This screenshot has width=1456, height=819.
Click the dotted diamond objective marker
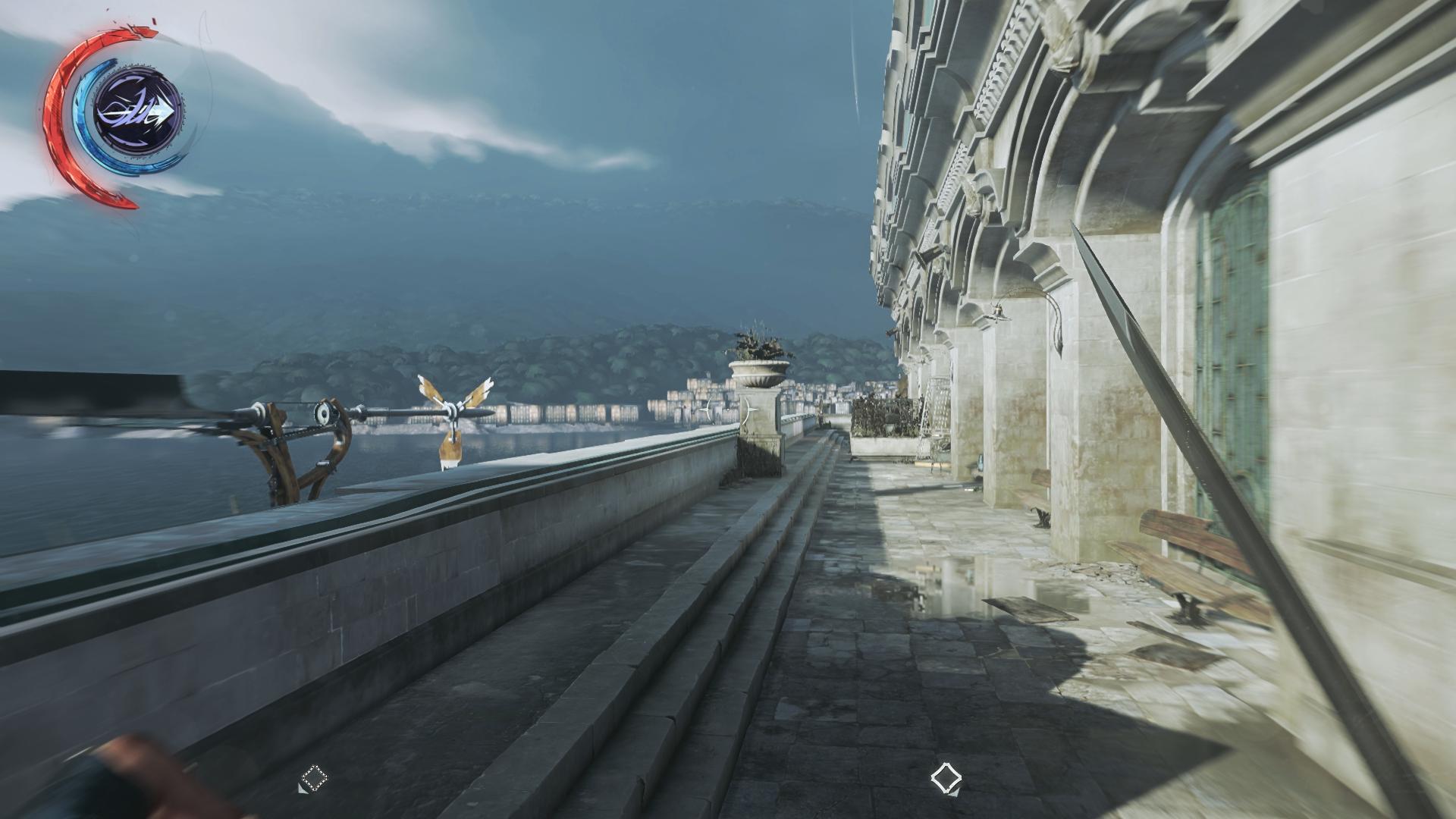pyautogui.click(x=313, y=779)
